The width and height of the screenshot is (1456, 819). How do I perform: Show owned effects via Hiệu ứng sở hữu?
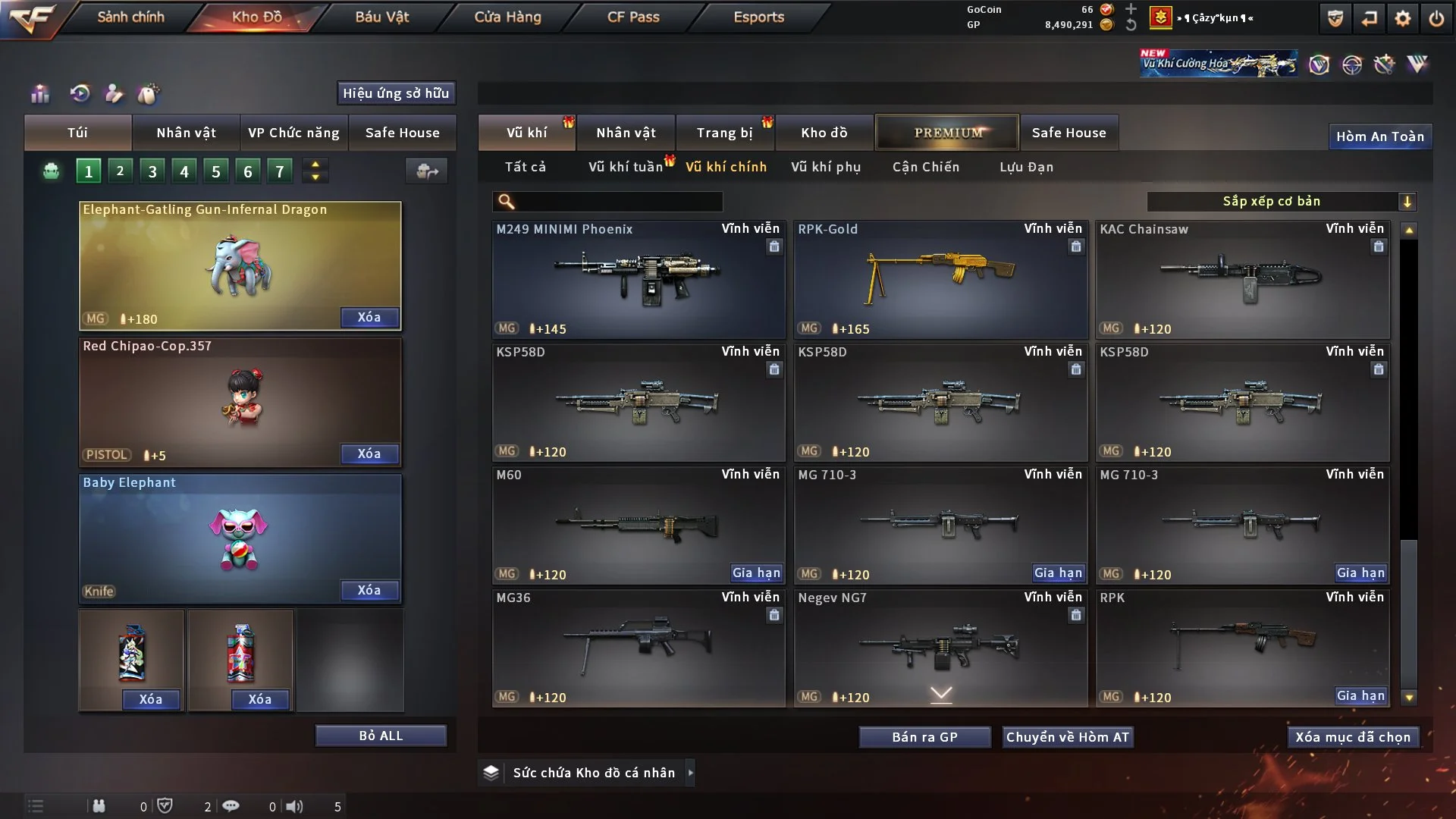tap(396, 93)
